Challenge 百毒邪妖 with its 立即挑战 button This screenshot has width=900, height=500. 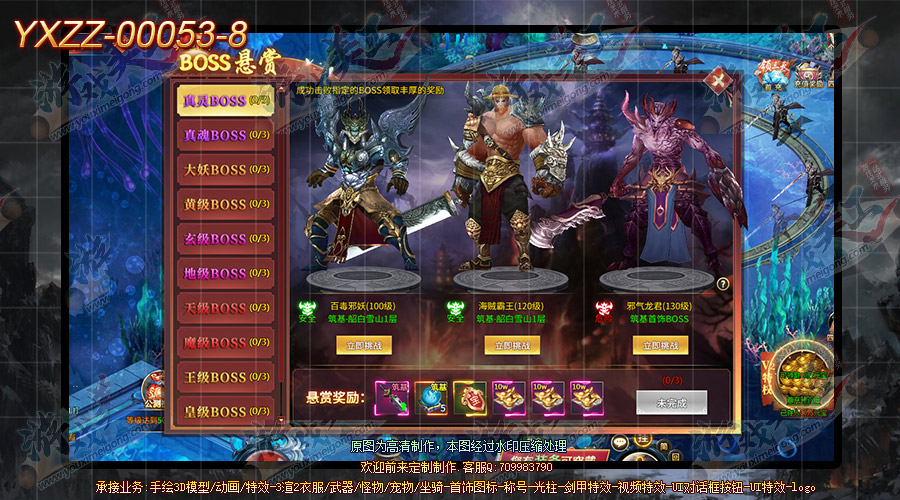pos(364,344)
